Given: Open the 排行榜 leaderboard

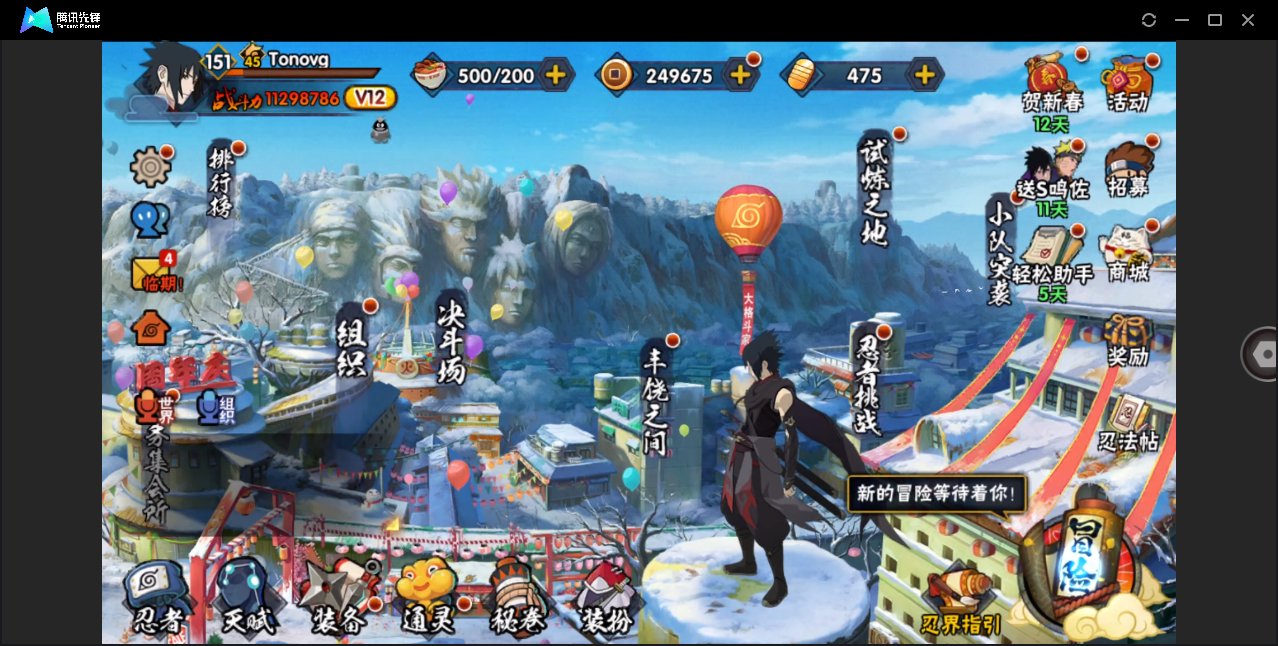Looking at the screenshot, I should pyautogui.click(x=220, y=181).
